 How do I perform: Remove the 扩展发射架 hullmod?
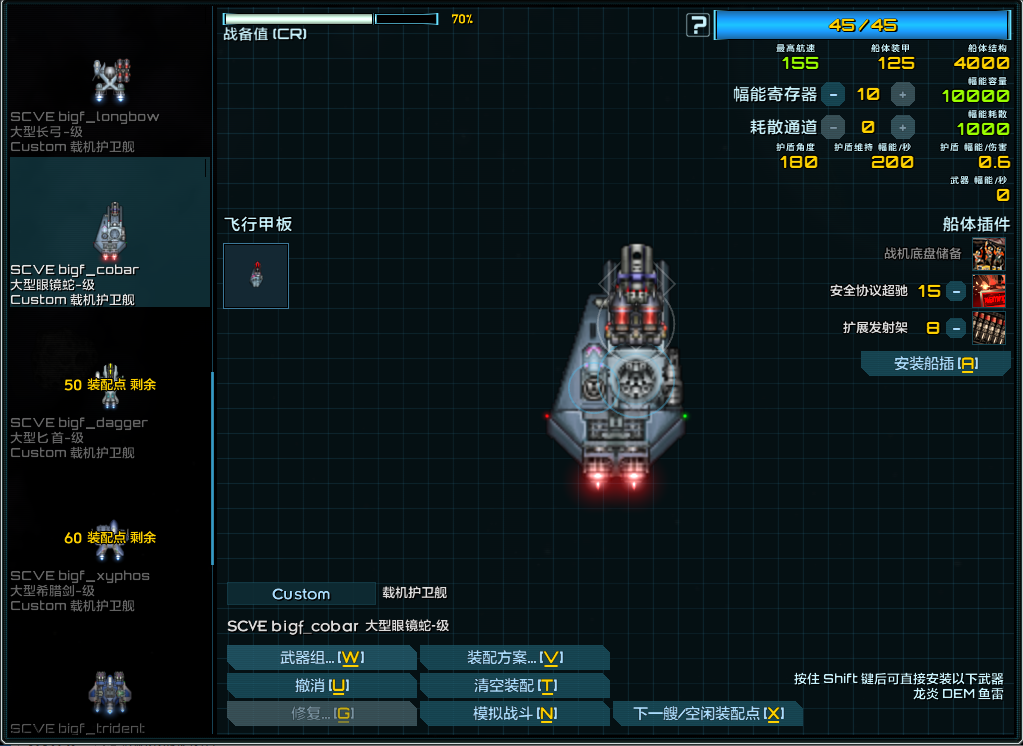coord(956,327)
